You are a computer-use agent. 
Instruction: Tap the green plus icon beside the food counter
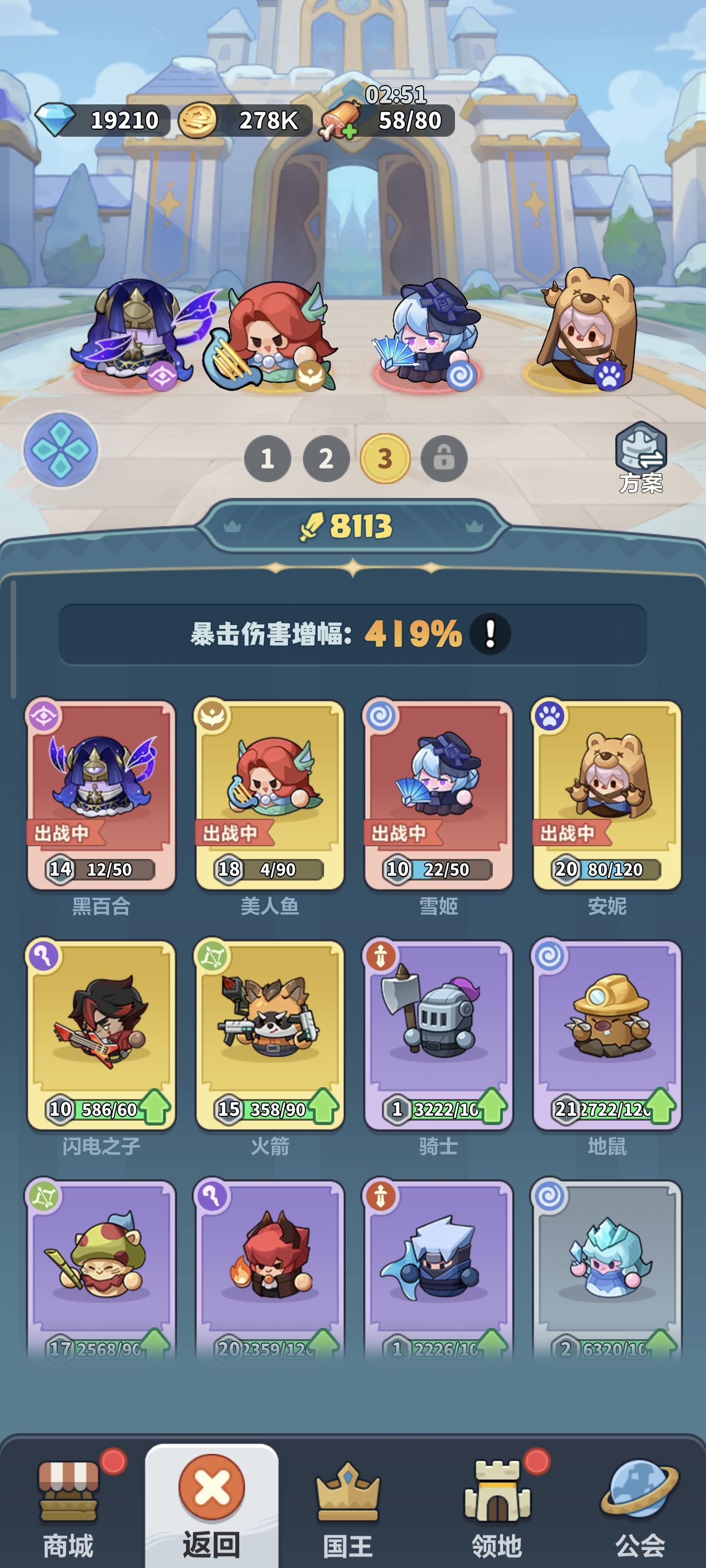point(349,130)
